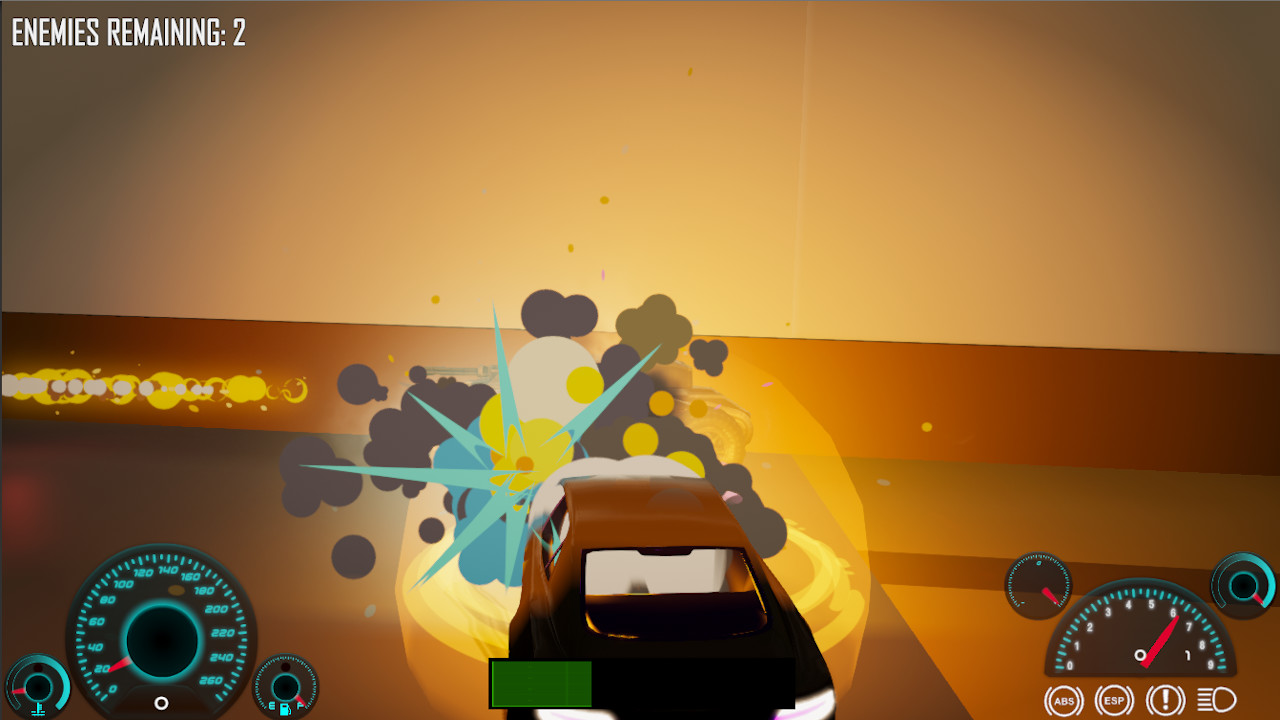Click the small gauge above the tachometer

(x=1037, y=587)
